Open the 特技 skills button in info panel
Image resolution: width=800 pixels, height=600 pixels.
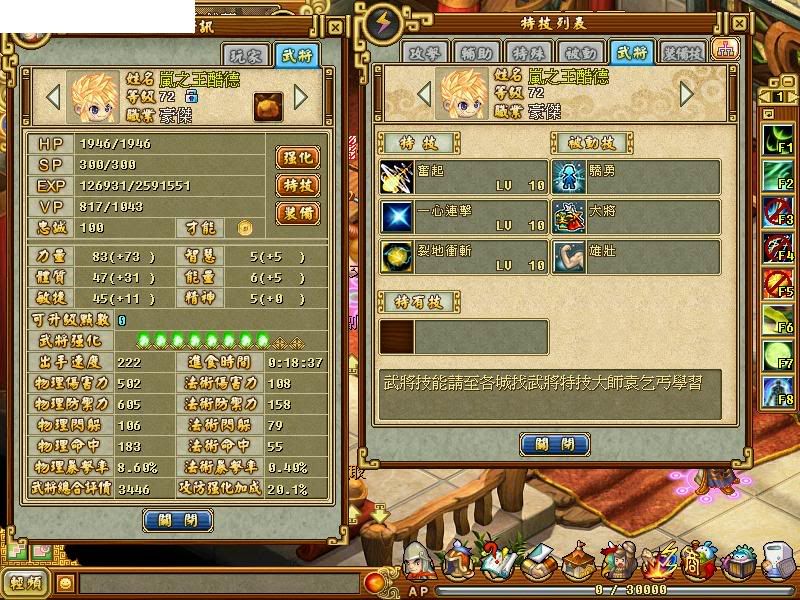coord(297,185)
